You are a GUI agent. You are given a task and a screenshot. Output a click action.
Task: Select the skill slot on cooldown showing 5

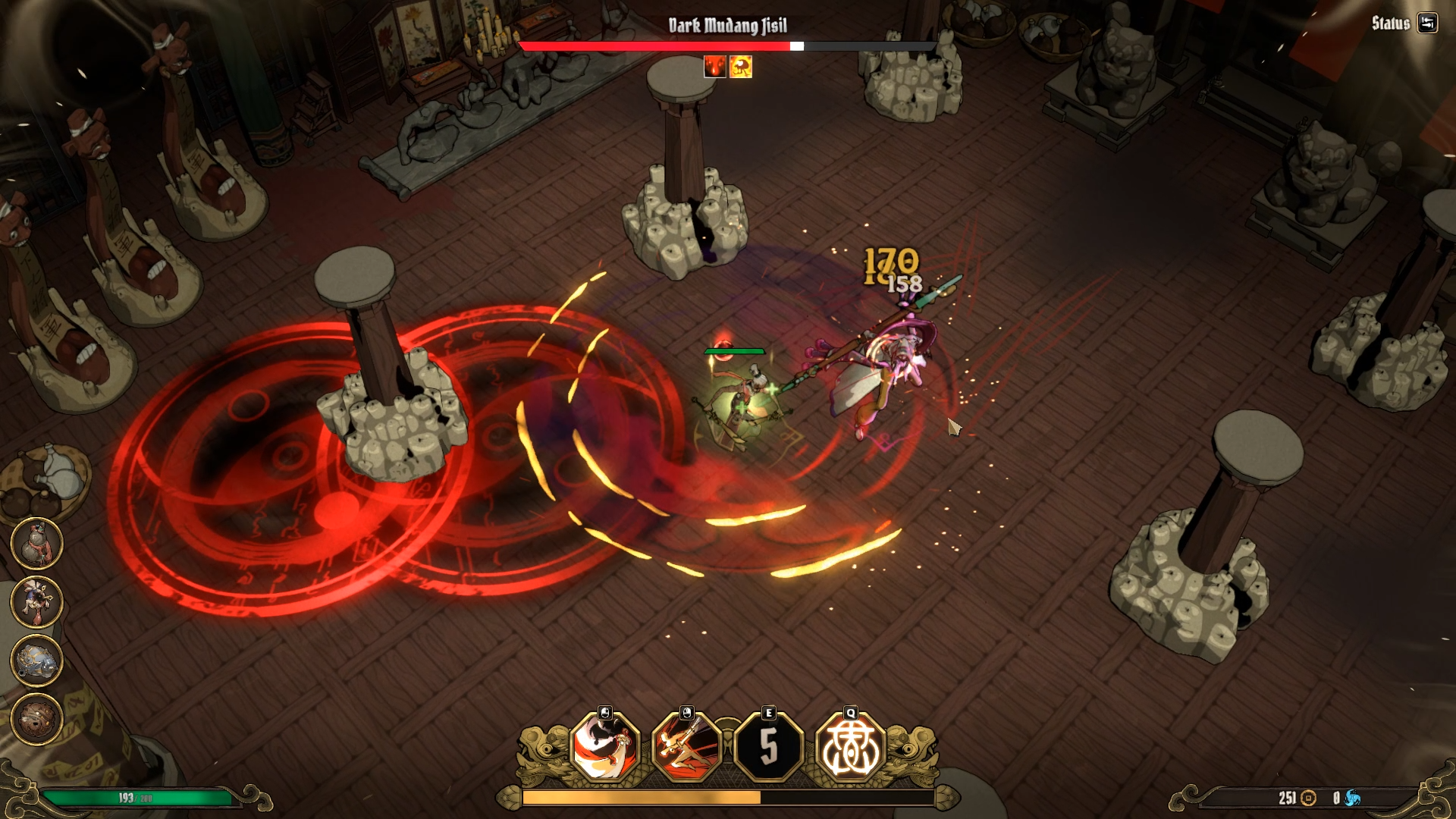coord(768,747)
